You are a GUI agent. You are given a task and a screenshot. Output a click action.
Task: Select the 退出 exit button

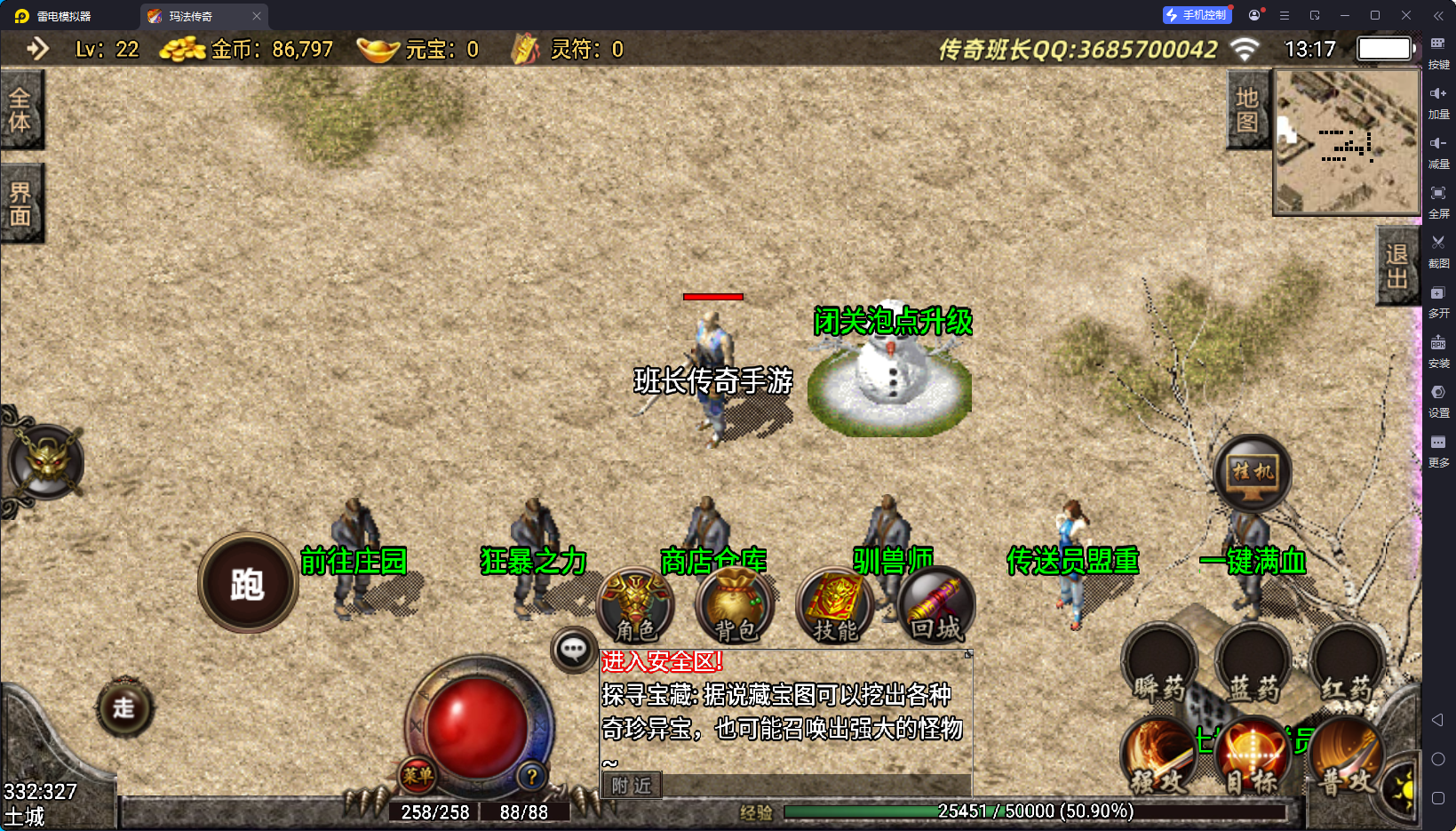pos(1396,266)
